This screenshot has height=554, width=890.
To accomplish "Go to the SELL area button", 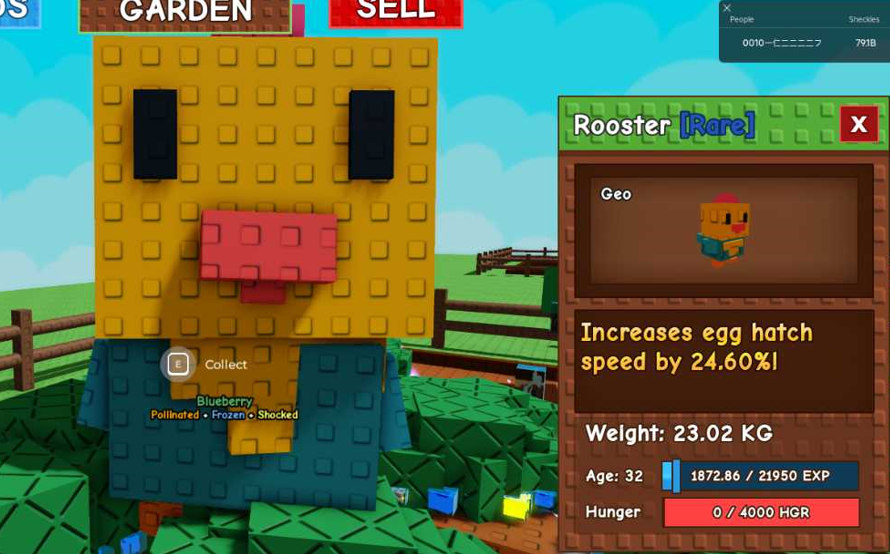I will 396,12.
